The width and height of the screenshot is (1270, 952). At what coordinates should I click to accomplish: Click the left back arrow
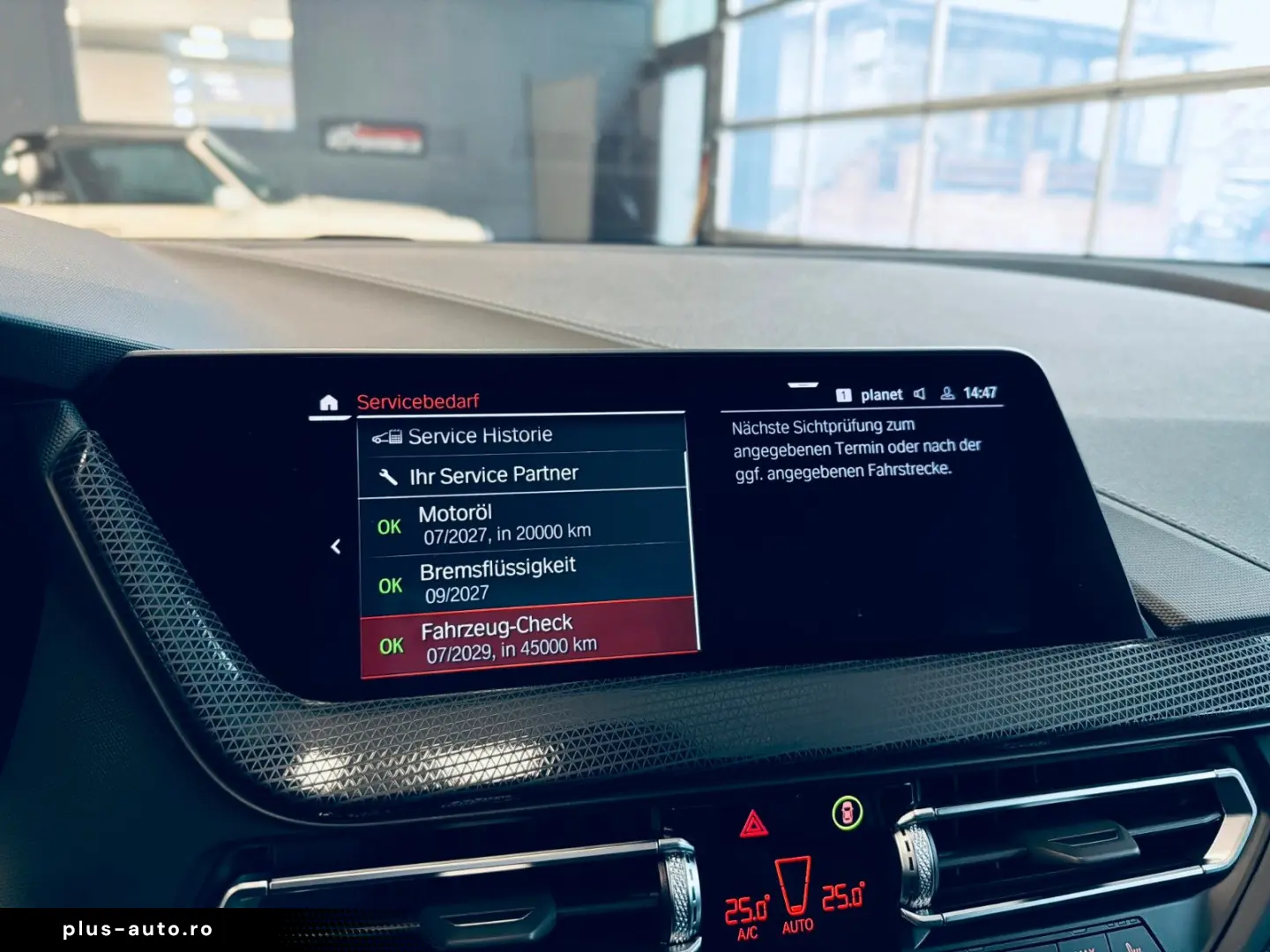coord(336,547)
